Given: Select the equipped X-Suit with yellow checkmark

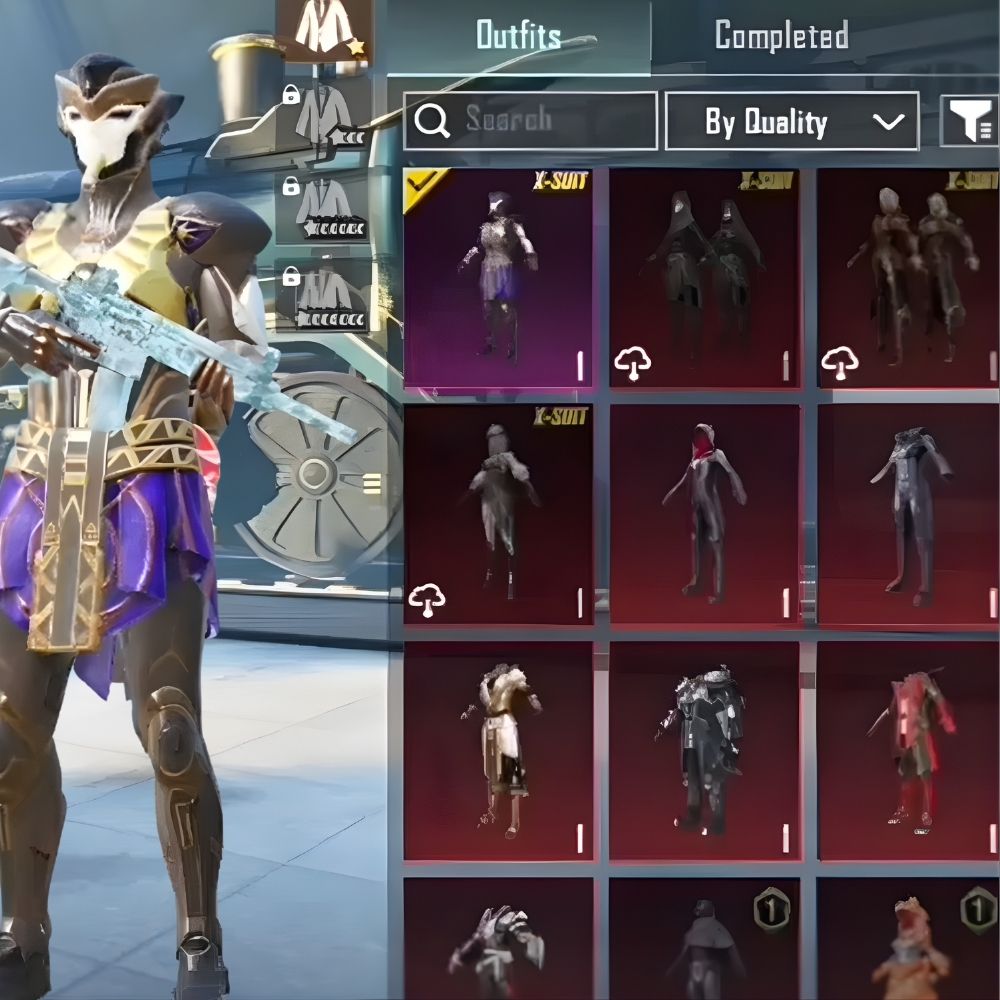Looking at the screenshot, I should coord(498,278).
